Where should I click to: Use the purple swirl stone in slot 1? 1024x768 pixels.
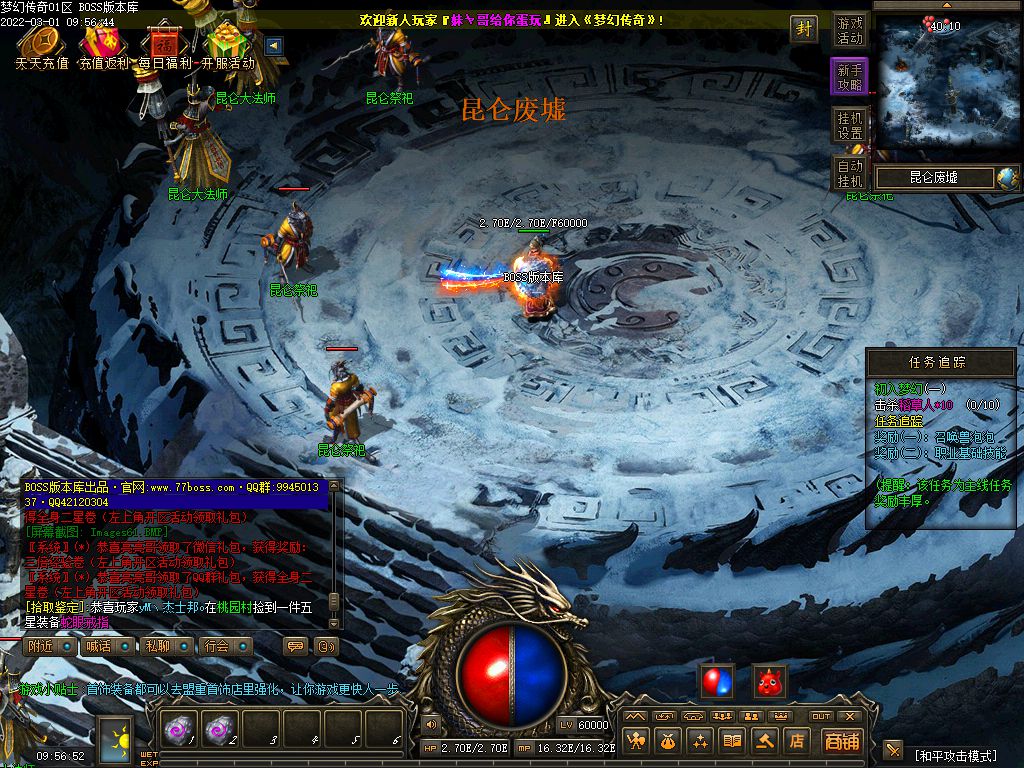coord(180,731)
